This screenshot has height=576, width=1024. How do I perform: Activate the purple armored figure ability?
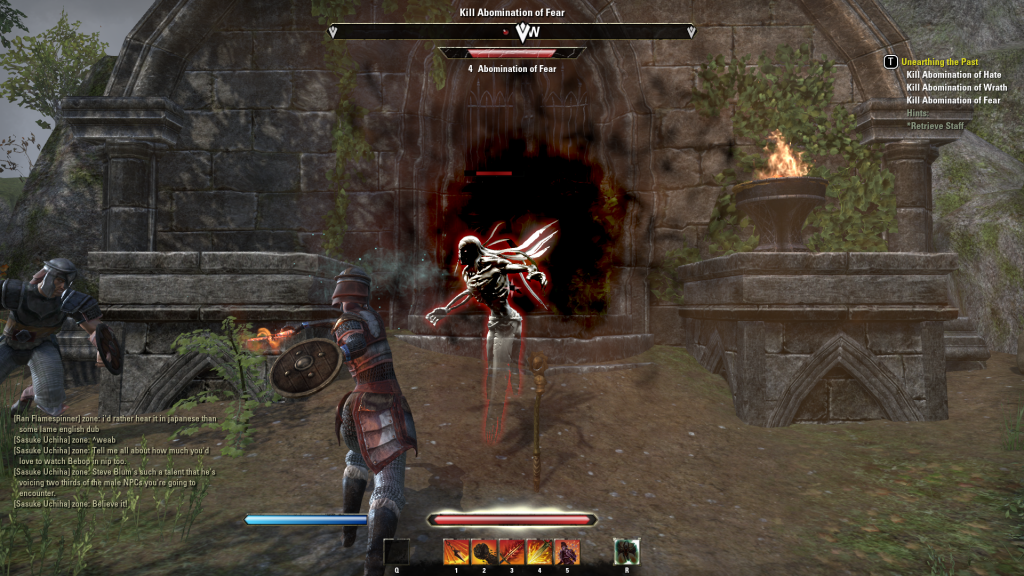pyautogui.click(x=566, y=551)
